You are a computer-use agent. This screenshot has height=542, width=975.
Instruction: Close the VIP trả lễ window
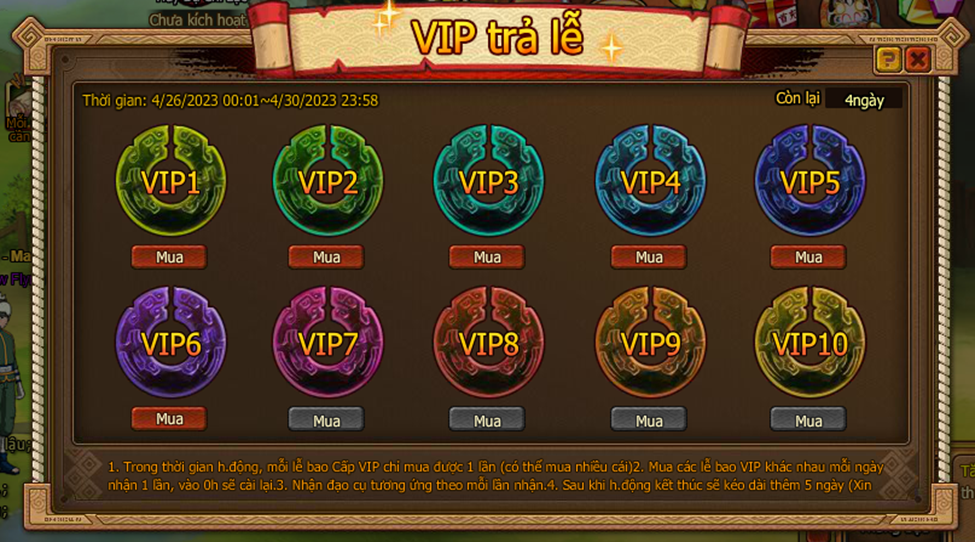[x=917, y=60]
